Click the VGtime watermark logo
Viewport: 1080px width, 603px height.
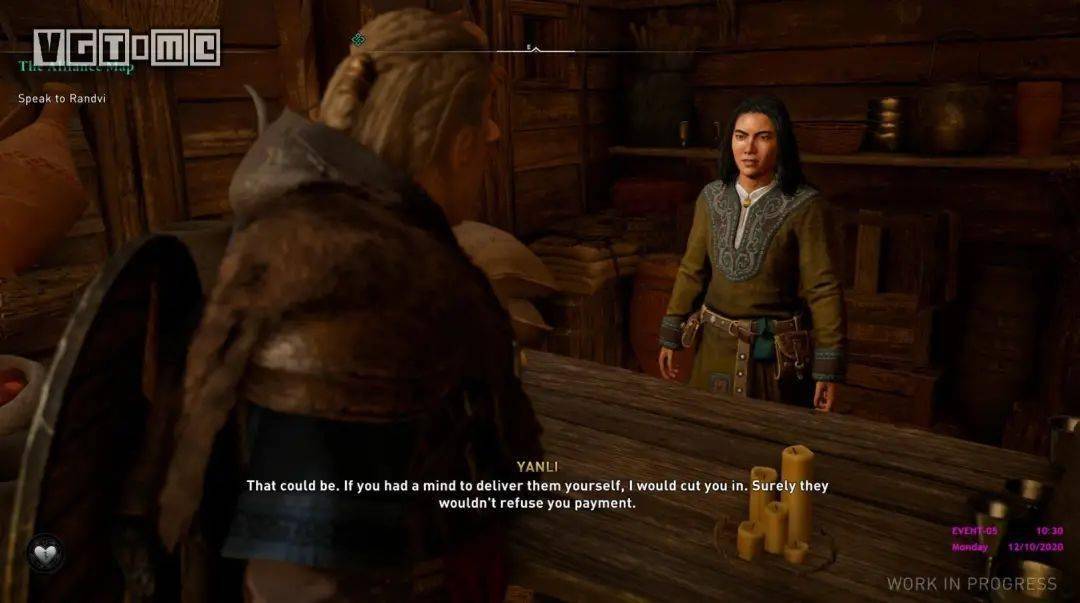(126, 47)
